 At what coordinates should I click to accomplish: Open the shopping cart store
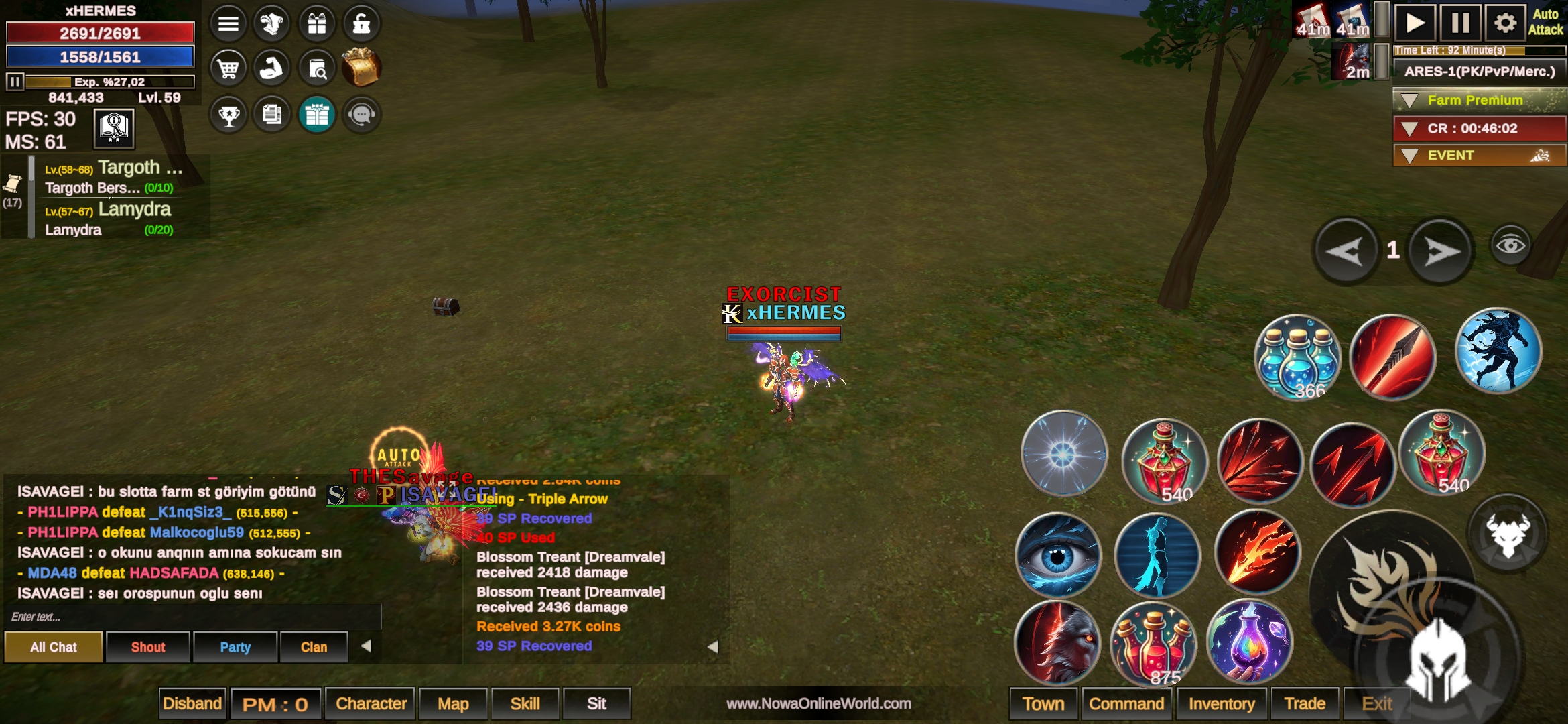click(x=228, y=68)
